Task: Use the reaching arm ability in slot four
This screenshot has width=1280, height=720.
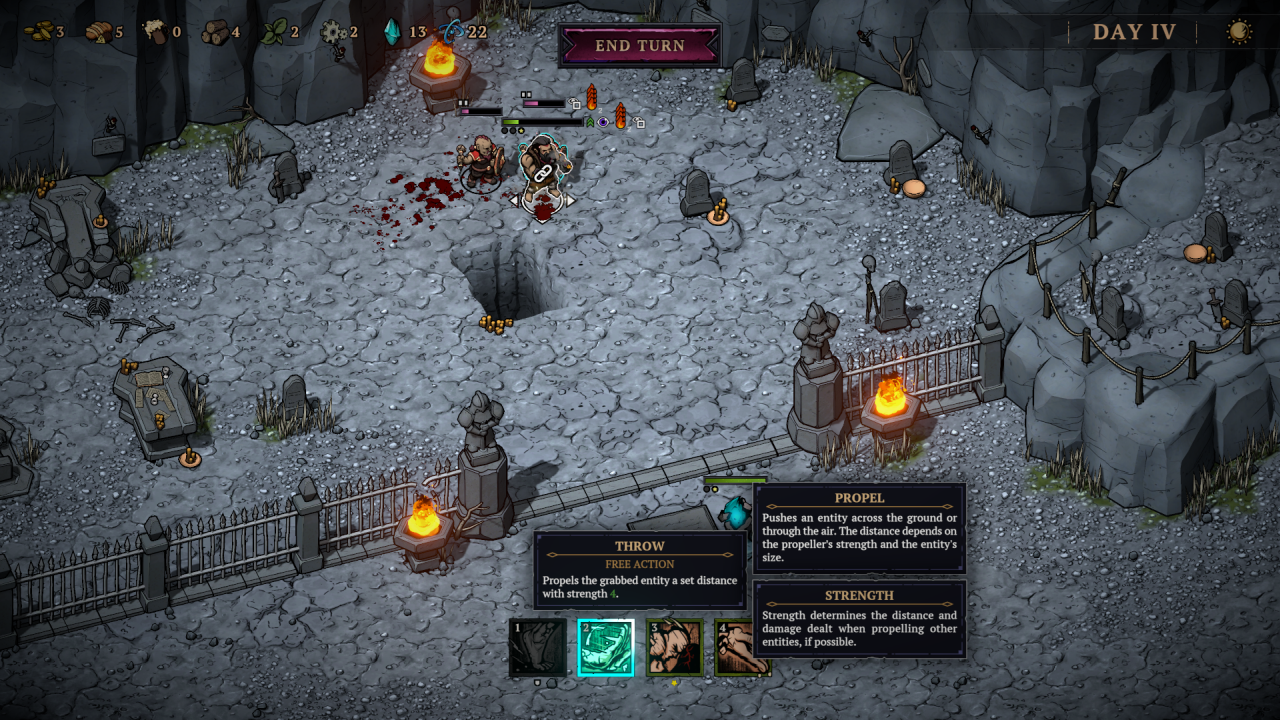Action: (x=742, y=648)
